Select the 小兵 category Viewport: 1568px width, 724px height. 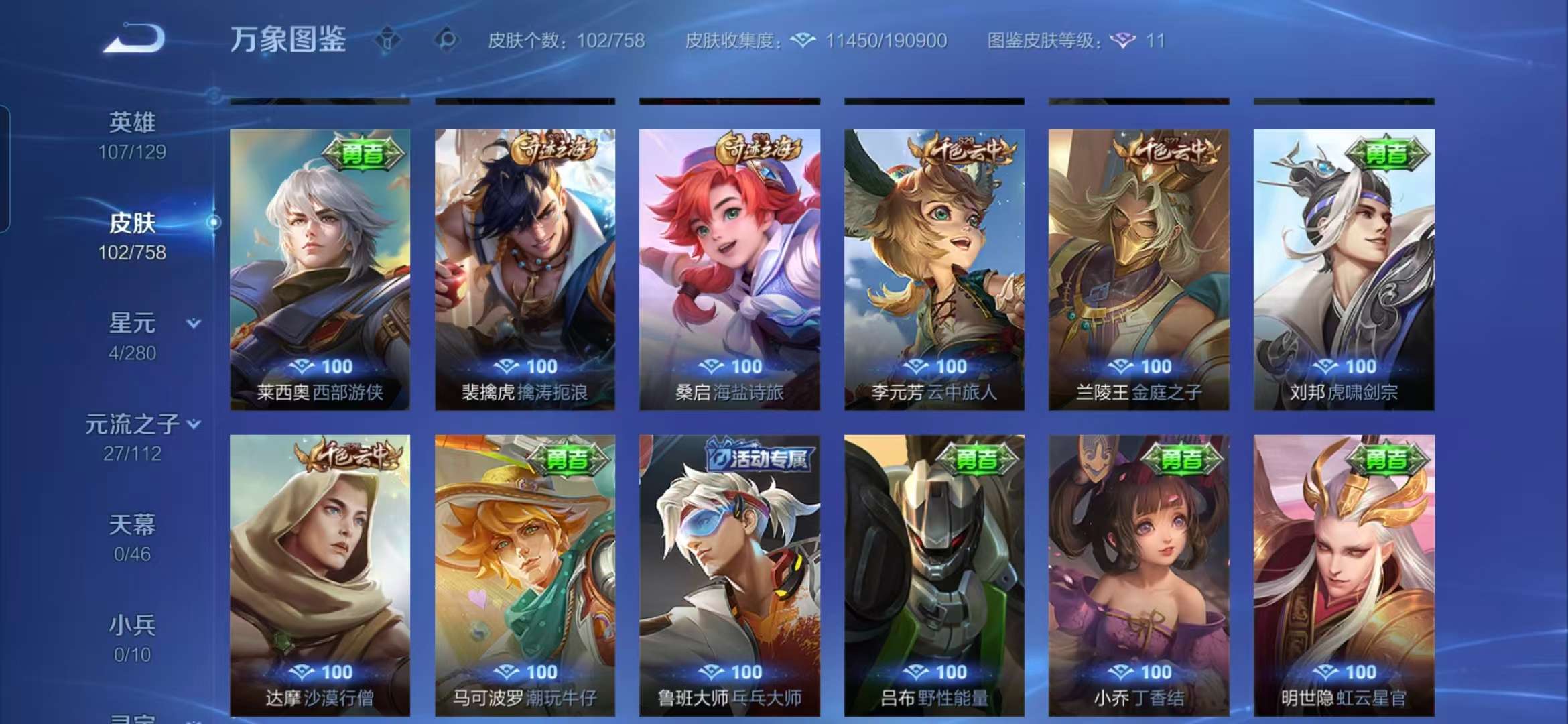tap(131, 627)
